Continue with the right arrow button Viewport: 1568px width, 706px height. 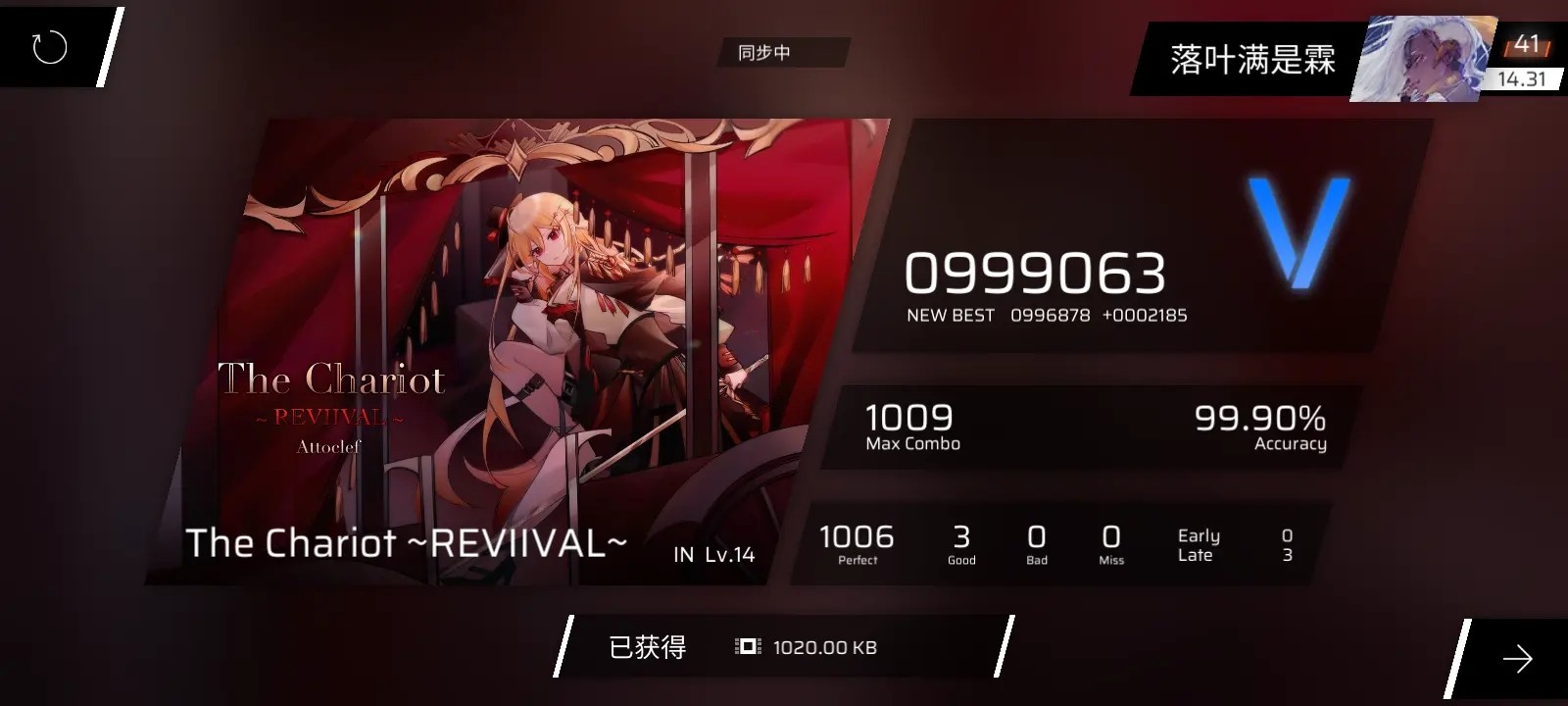pyautogui.click(x=1517, y=659)
